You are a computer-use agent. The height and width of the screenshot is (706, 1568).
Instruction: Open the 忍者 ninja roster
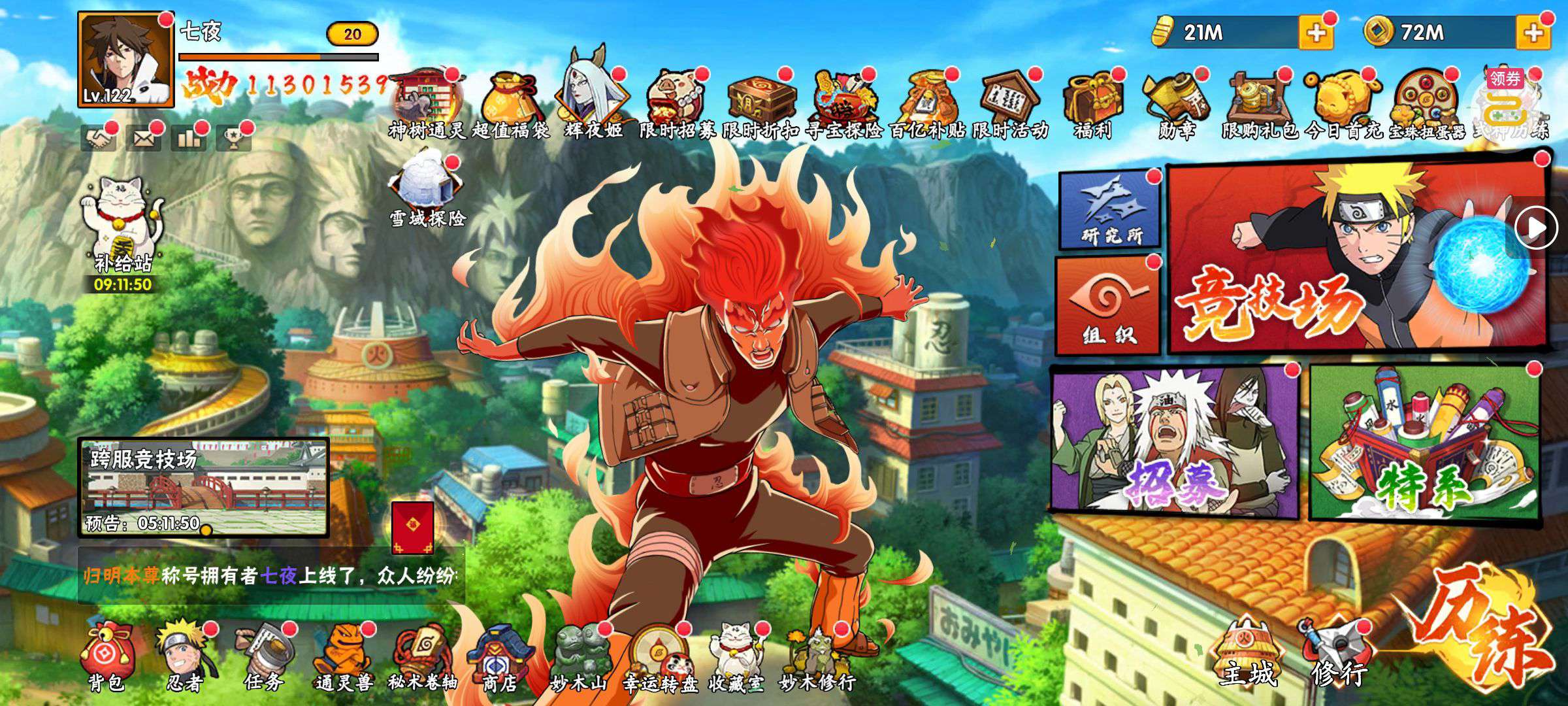(x=184, y=657)
